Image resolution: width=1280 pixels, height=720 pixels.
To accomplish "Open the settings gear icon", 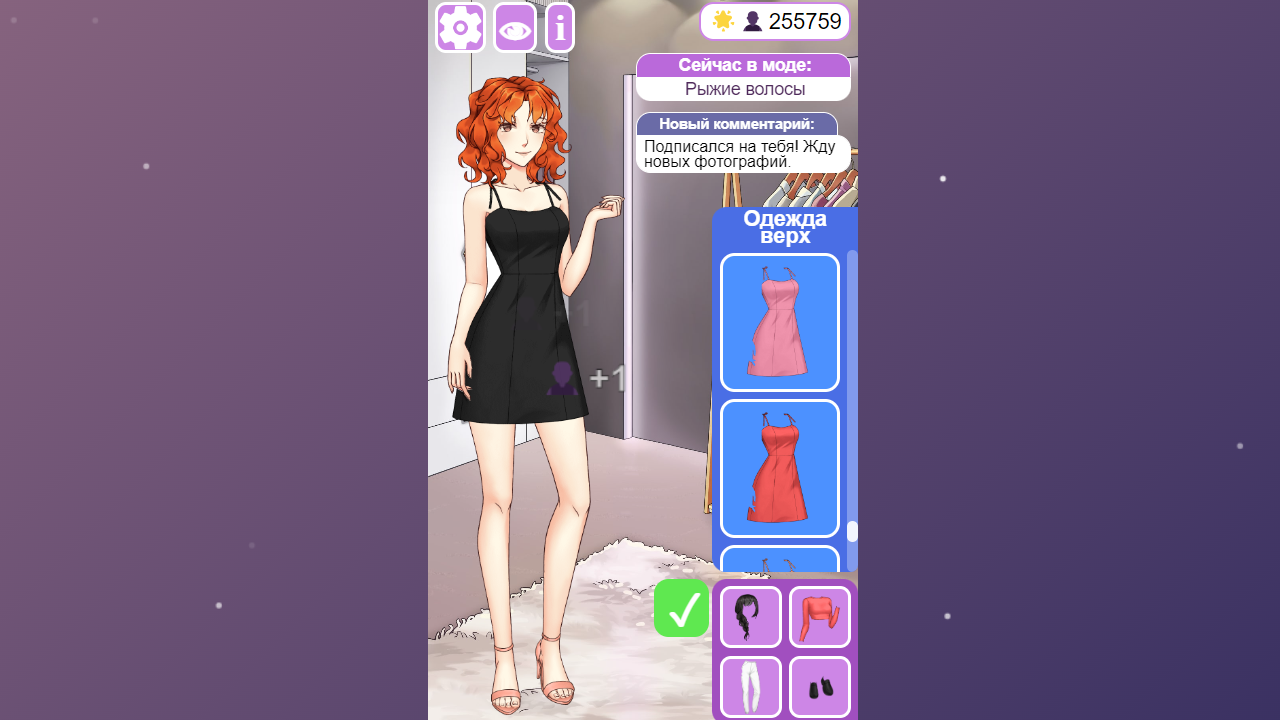I will pos(459,27).
